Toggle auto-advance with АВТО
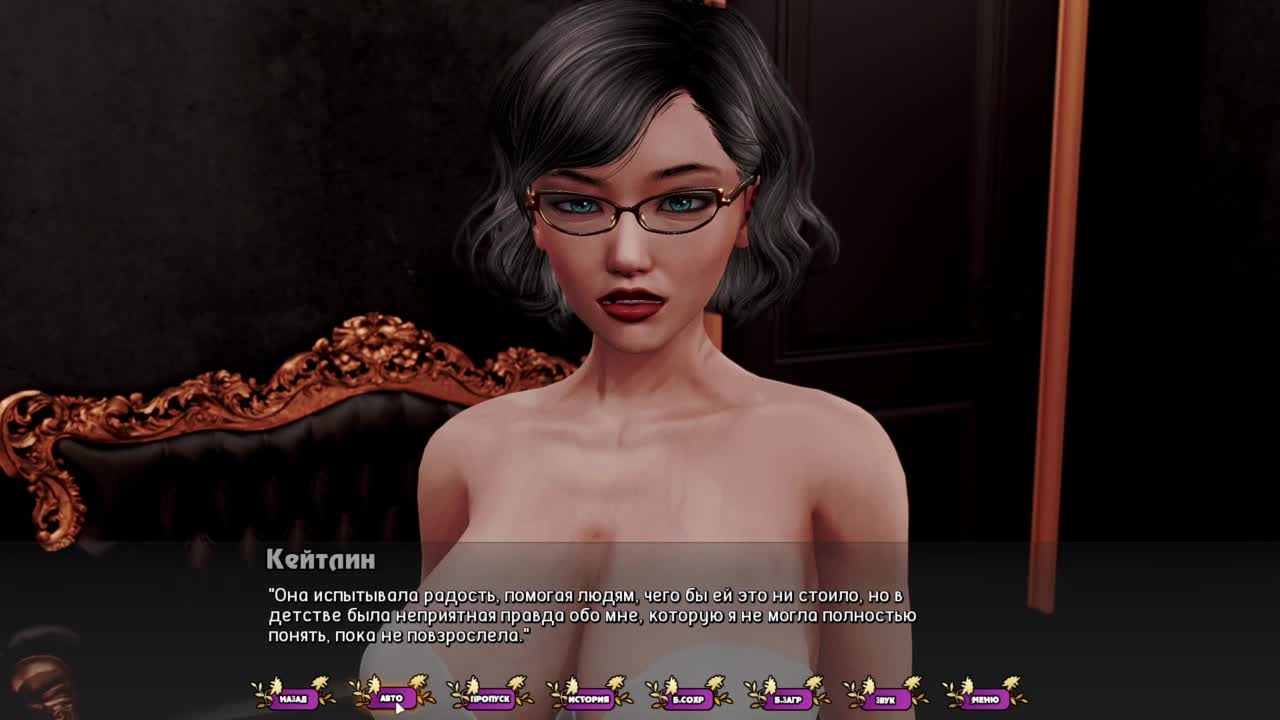 (391, 698)
